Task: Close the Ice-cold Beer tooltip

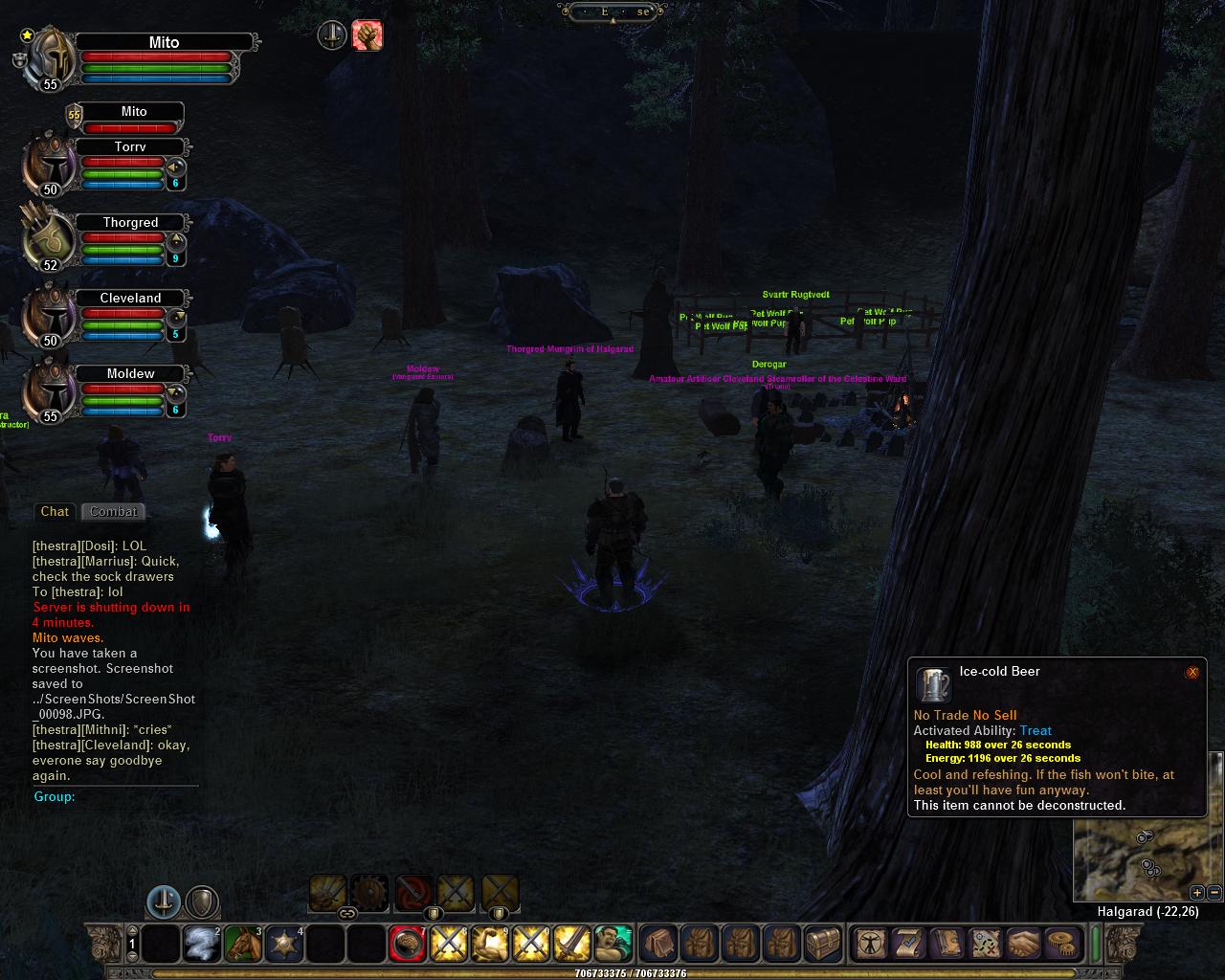Action: coord(1192,672)
